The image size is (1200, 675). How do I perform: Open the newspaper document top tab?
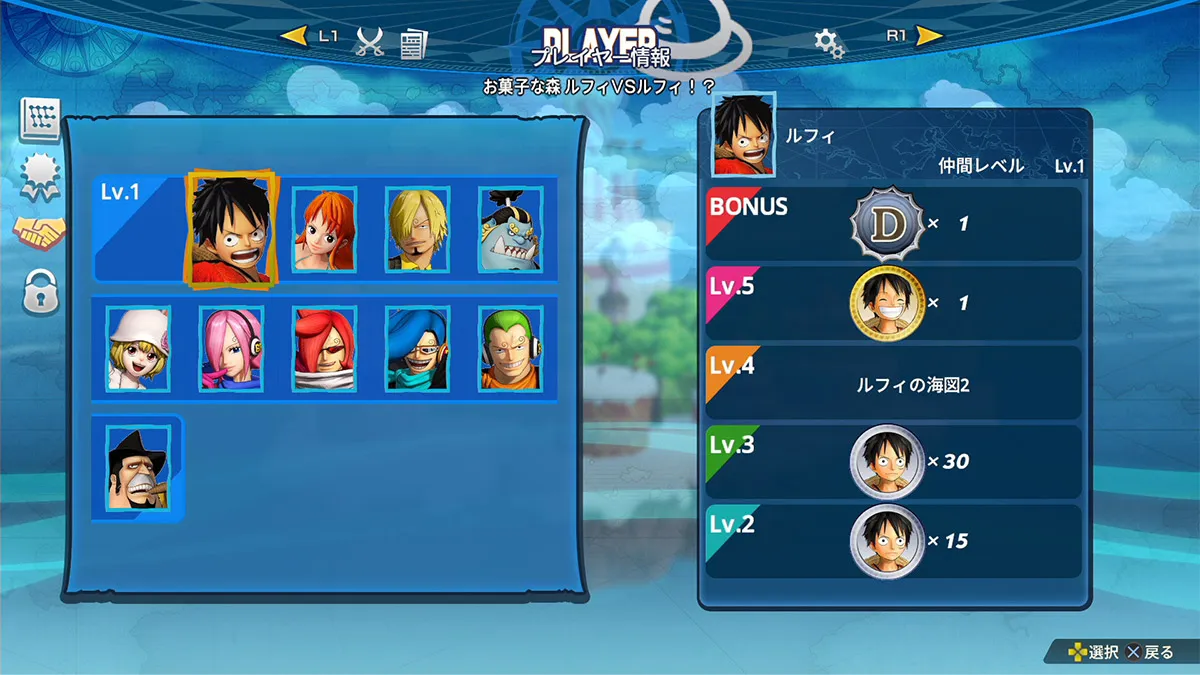412,43
